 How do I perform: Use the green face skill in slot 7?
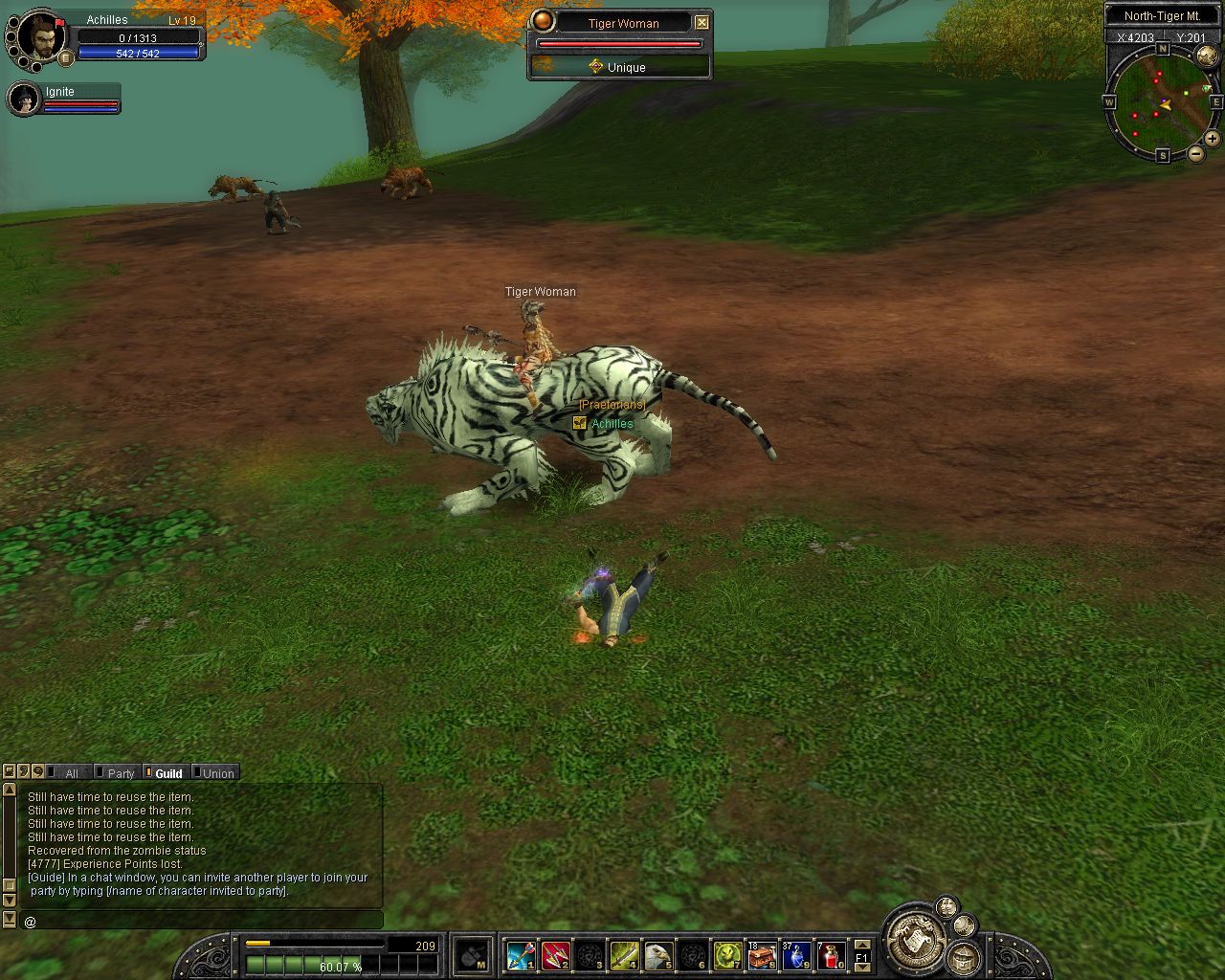click(727, 954)
